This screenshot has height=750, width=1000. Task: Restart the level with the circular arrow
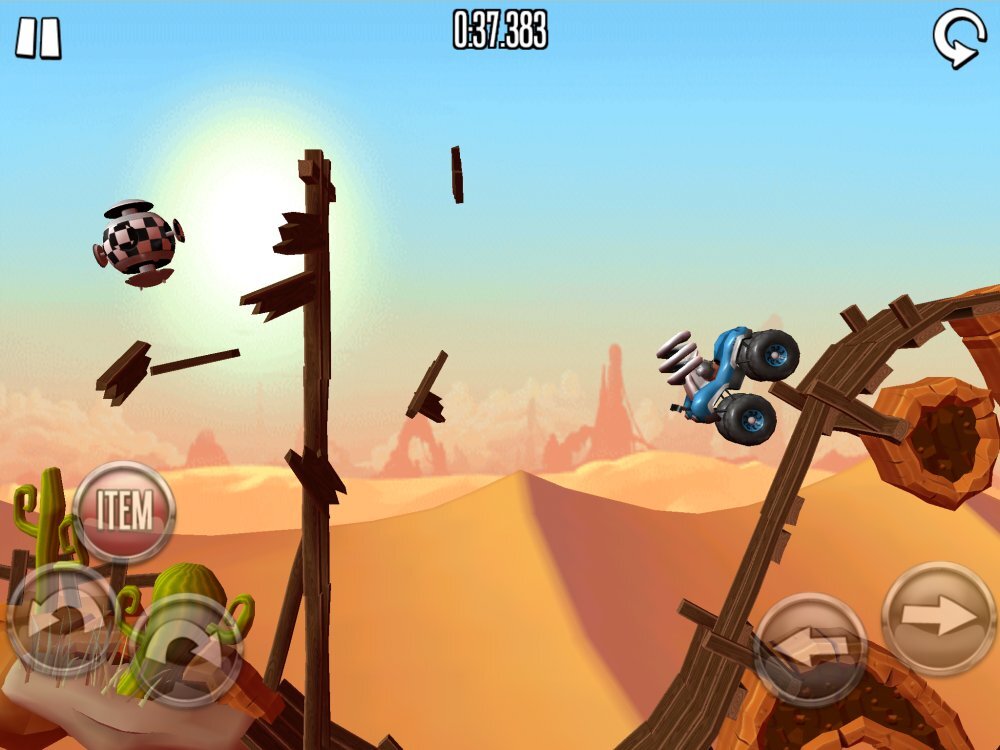tap(957, 39)
